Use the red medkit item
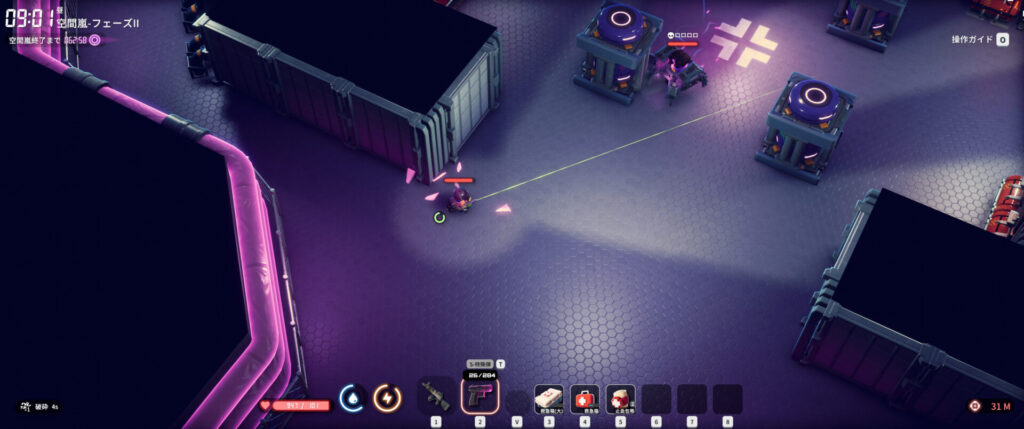The width and height of the screenshot is (1024, 429). (585, 398)
